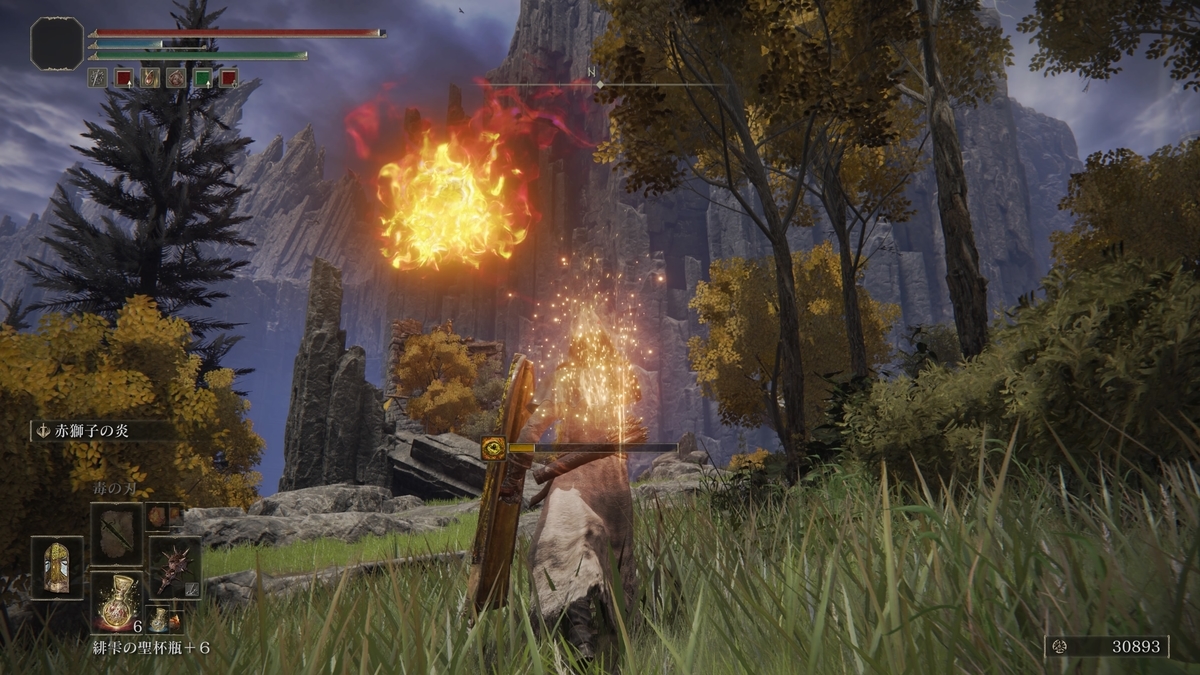Click the small cerulean flask pouch icon
The height and width of the screenshot is (675, 1200).
pos(158,619)
